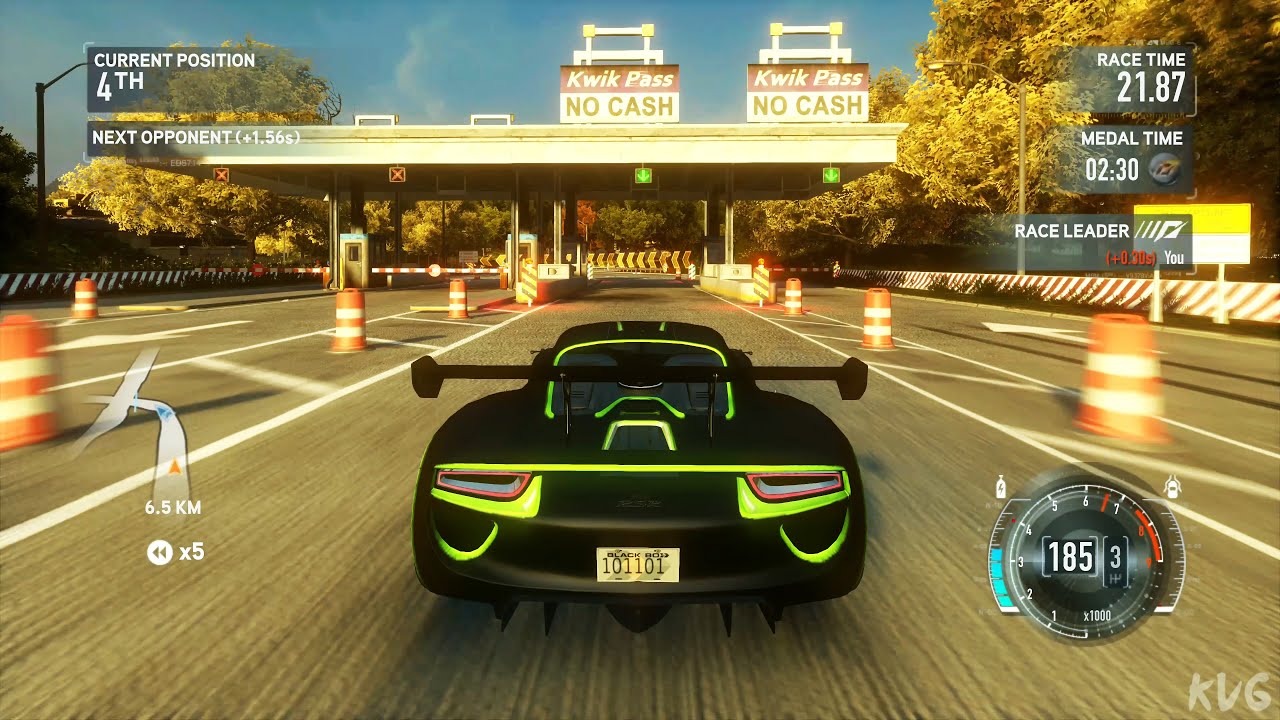
Task: Collapse the Race Leader panel
Action: [1070, 231]
